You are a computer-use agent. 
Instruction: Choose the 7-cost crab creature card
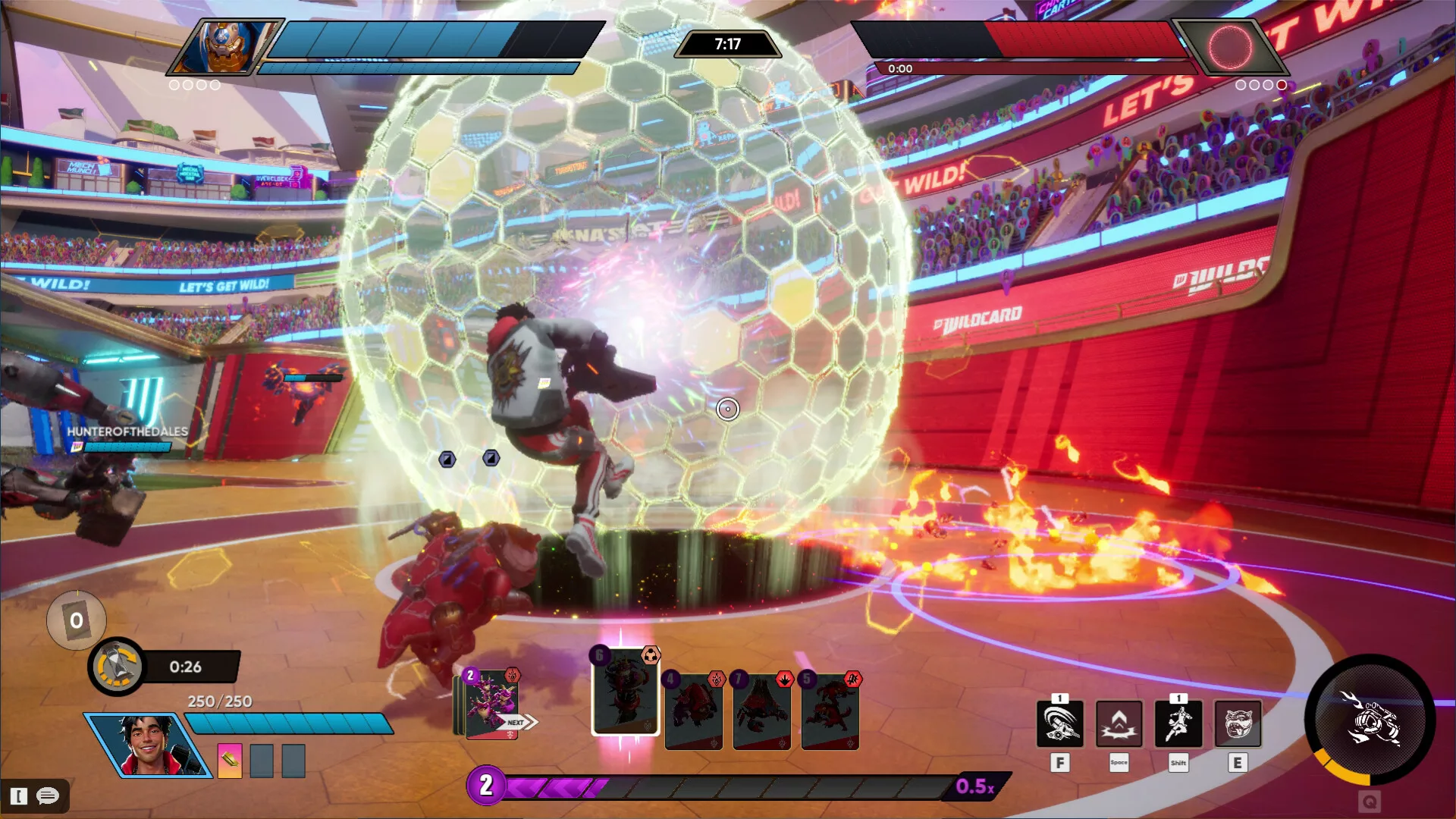point(761,711)
